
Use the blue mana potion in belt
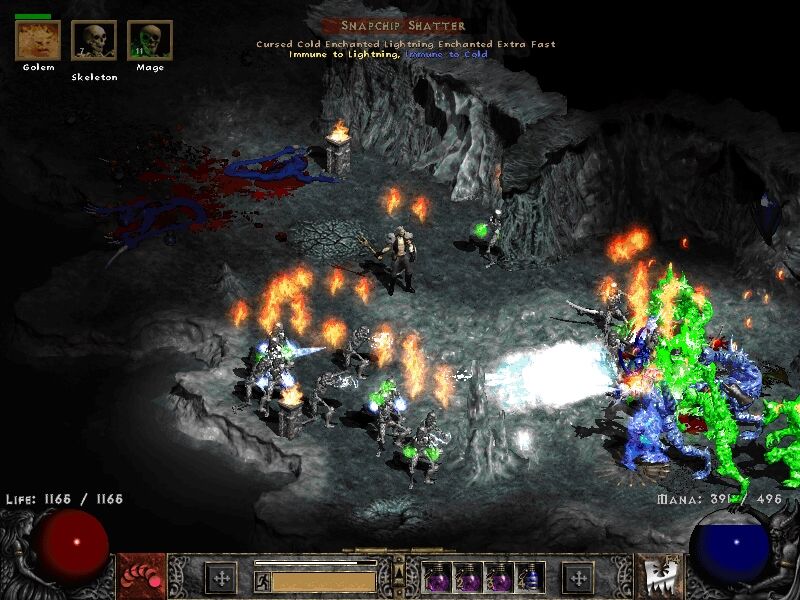(x=531, y=577)
